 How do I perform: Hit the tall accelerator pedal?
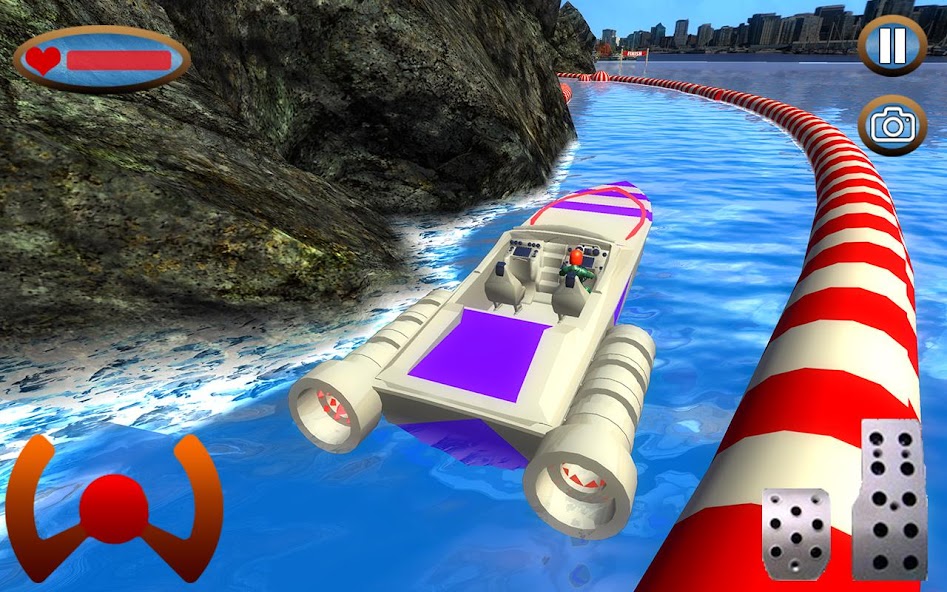(x=889, y=498)
